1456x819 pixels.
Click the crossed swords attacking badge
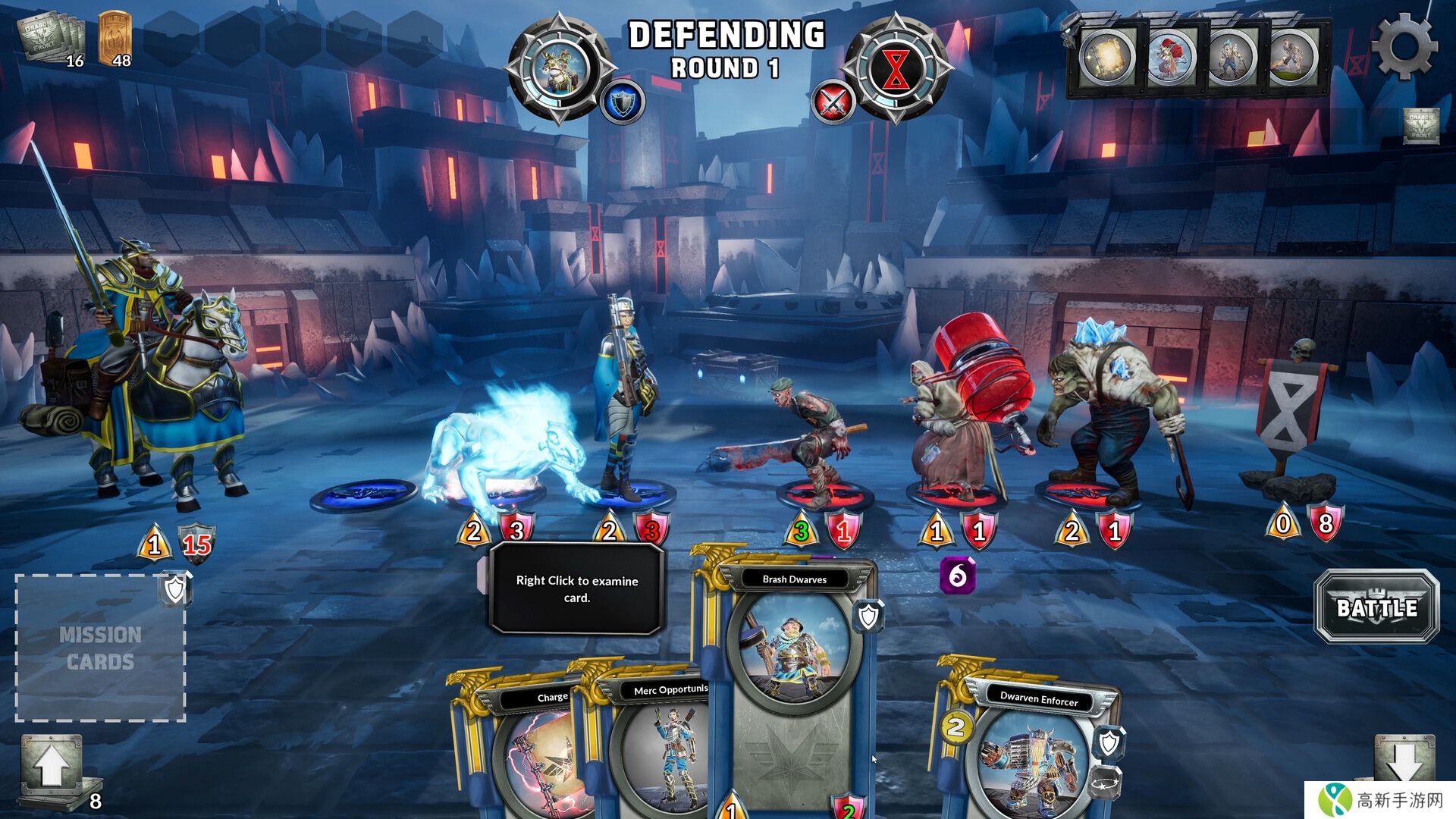(833, 102)
